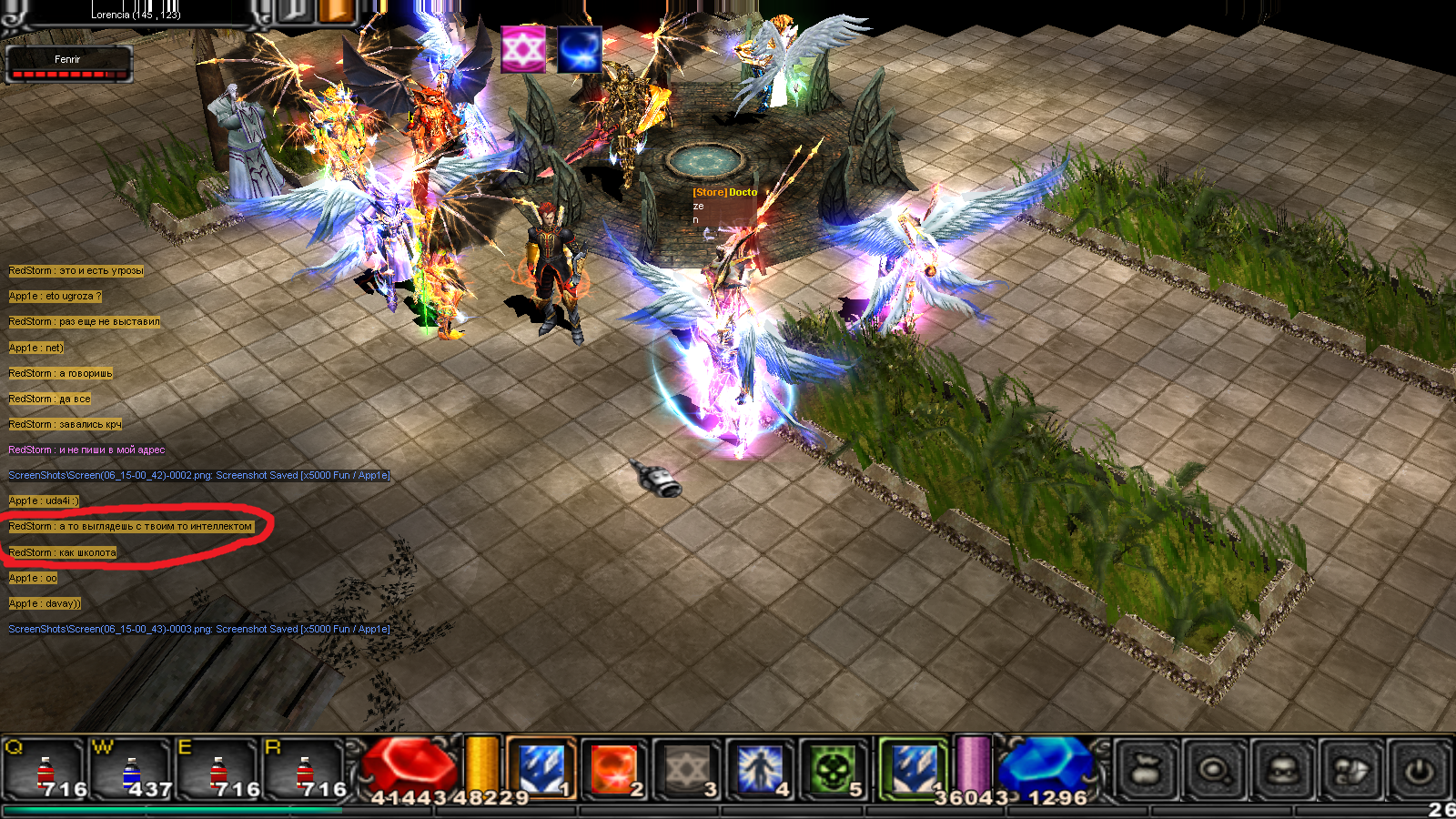
Task: Open the winged item inventory button
Action: tap(1351, 771)
